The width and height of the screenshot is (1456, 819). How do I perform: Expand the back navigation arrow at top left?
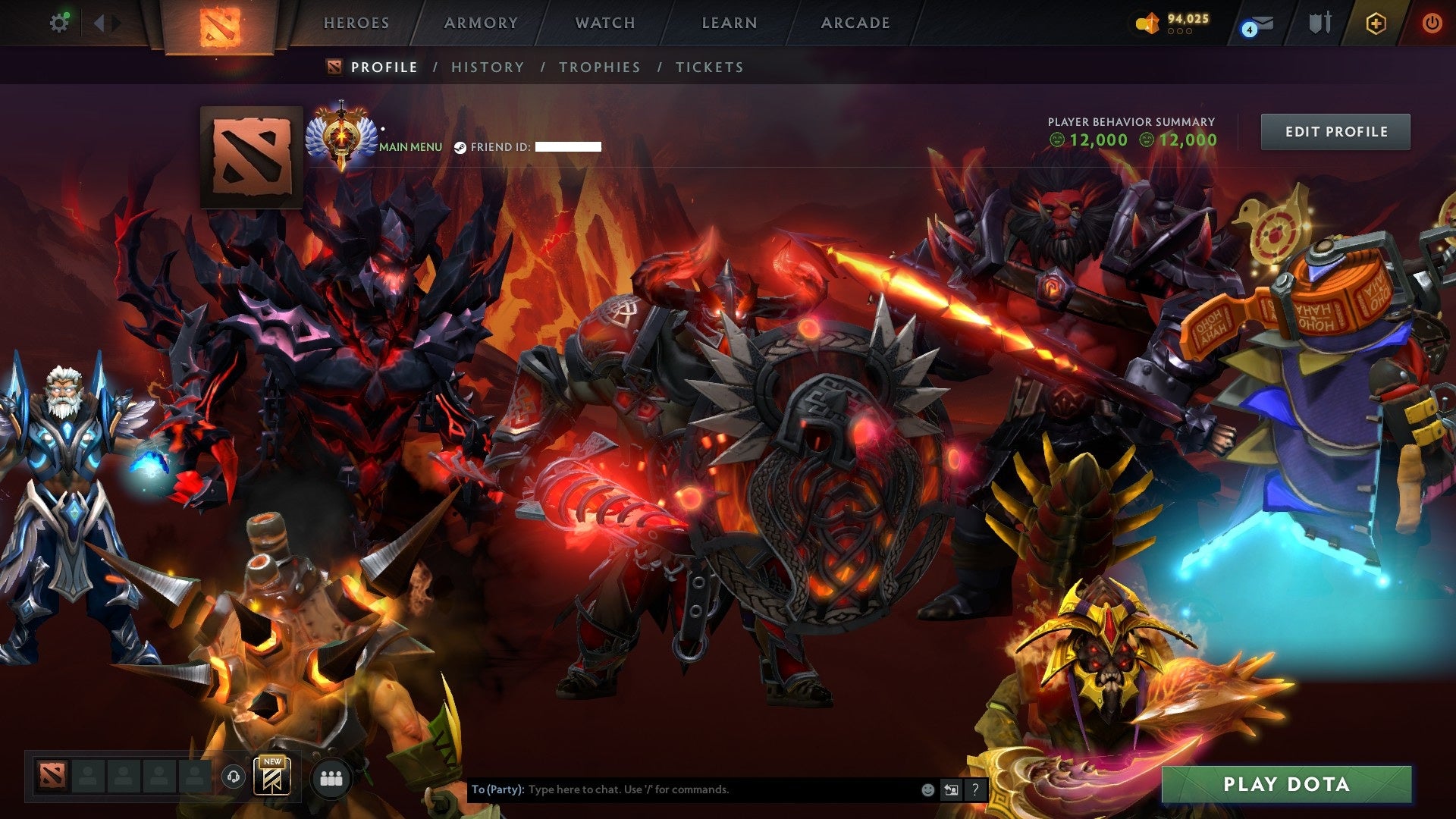98,22
